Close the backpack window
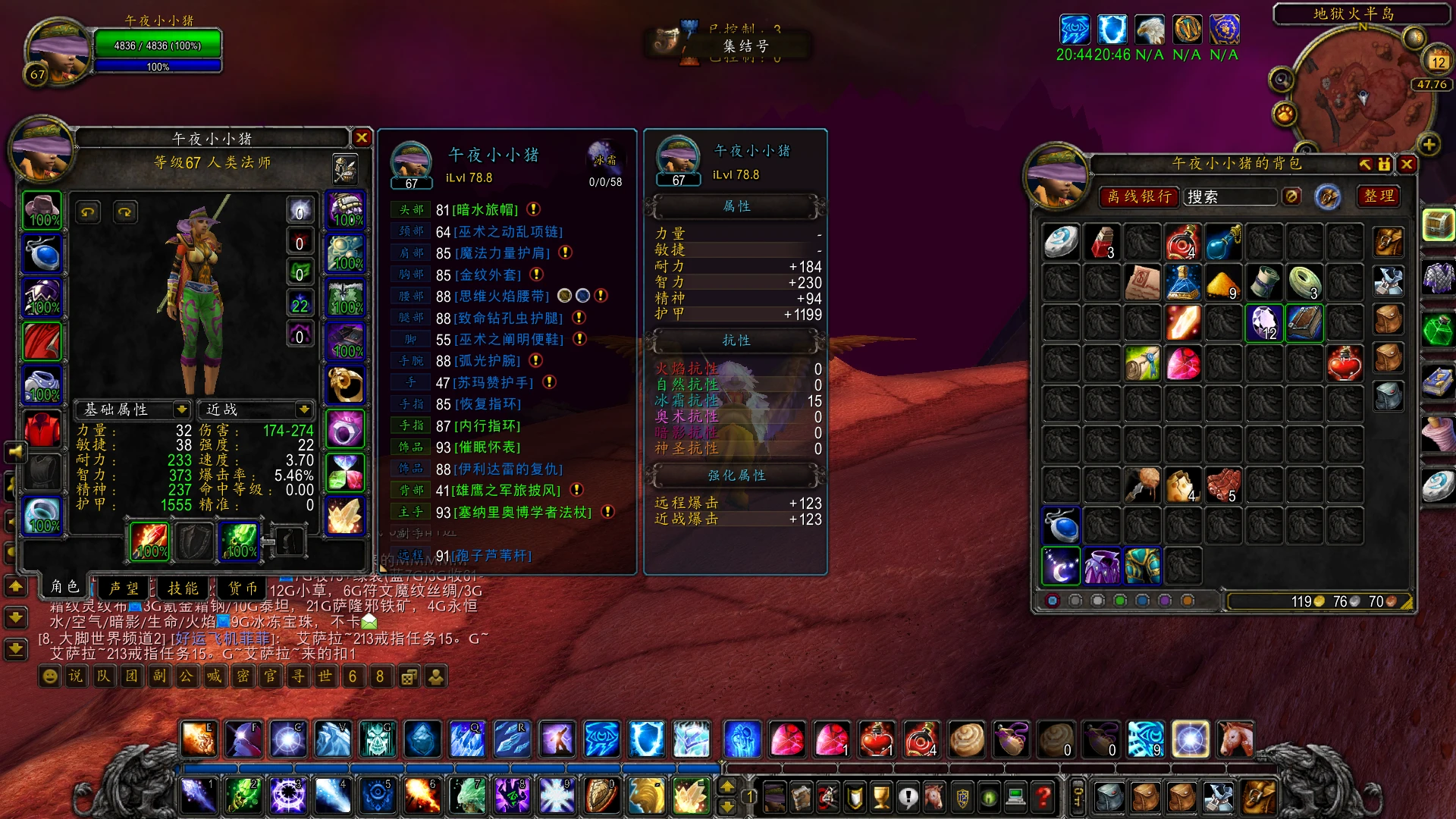1456x819 pixels. [x=1407, y=164]
